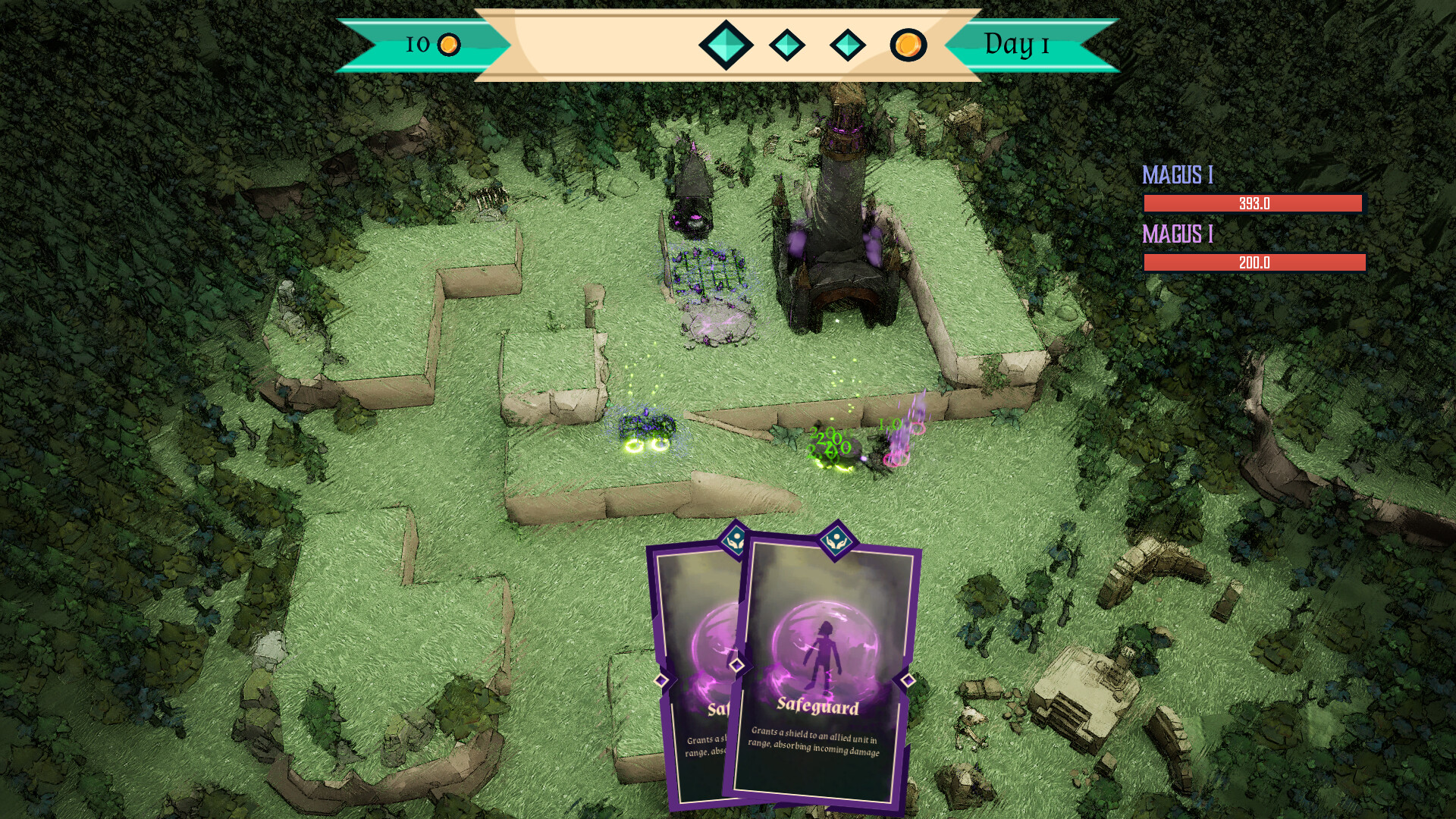
Task: Click the 393.0 health bar
Action: 1253,203
